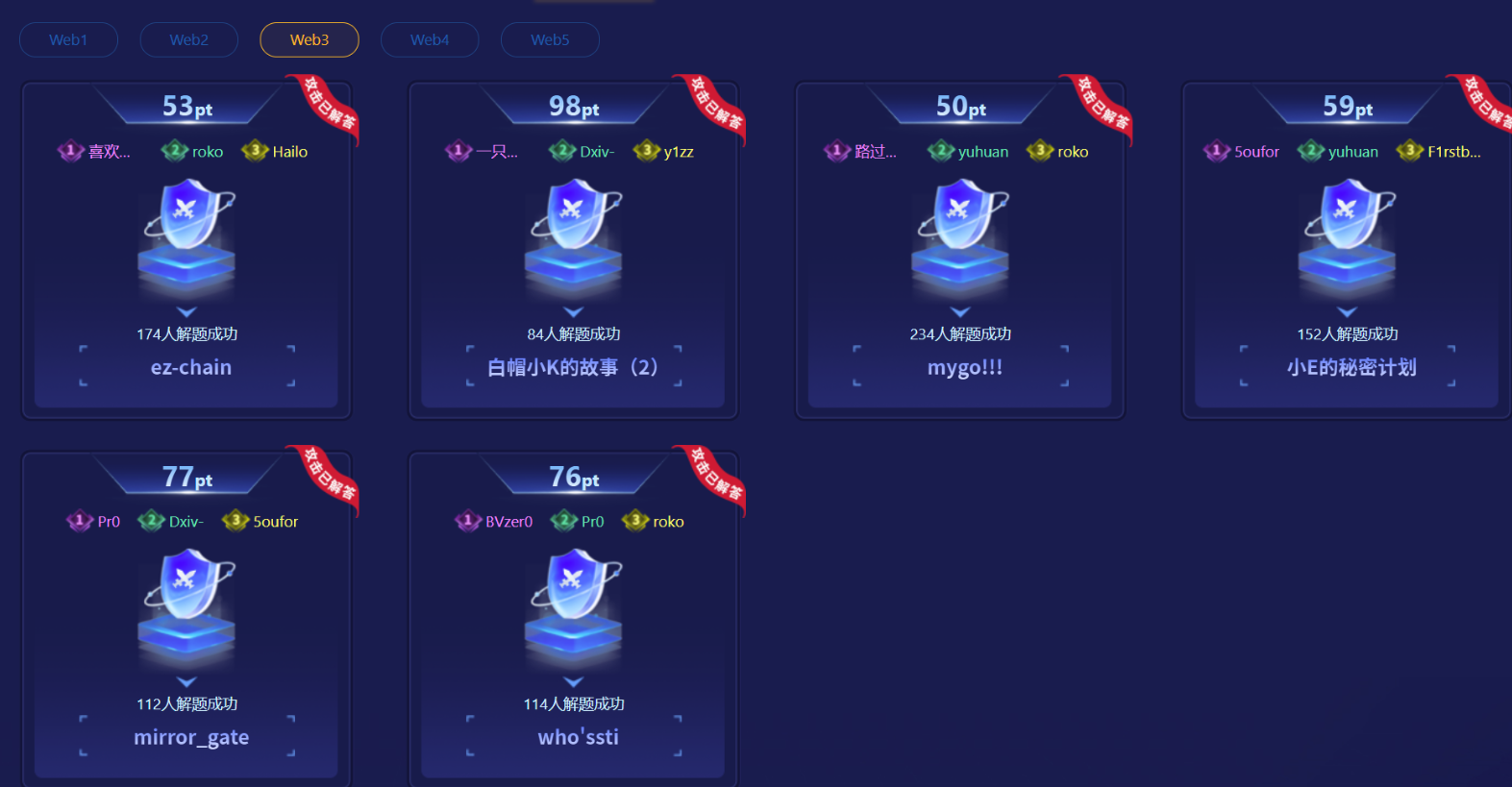
Task: Select the mygo!!! challenge card
Action: (964, 367)
